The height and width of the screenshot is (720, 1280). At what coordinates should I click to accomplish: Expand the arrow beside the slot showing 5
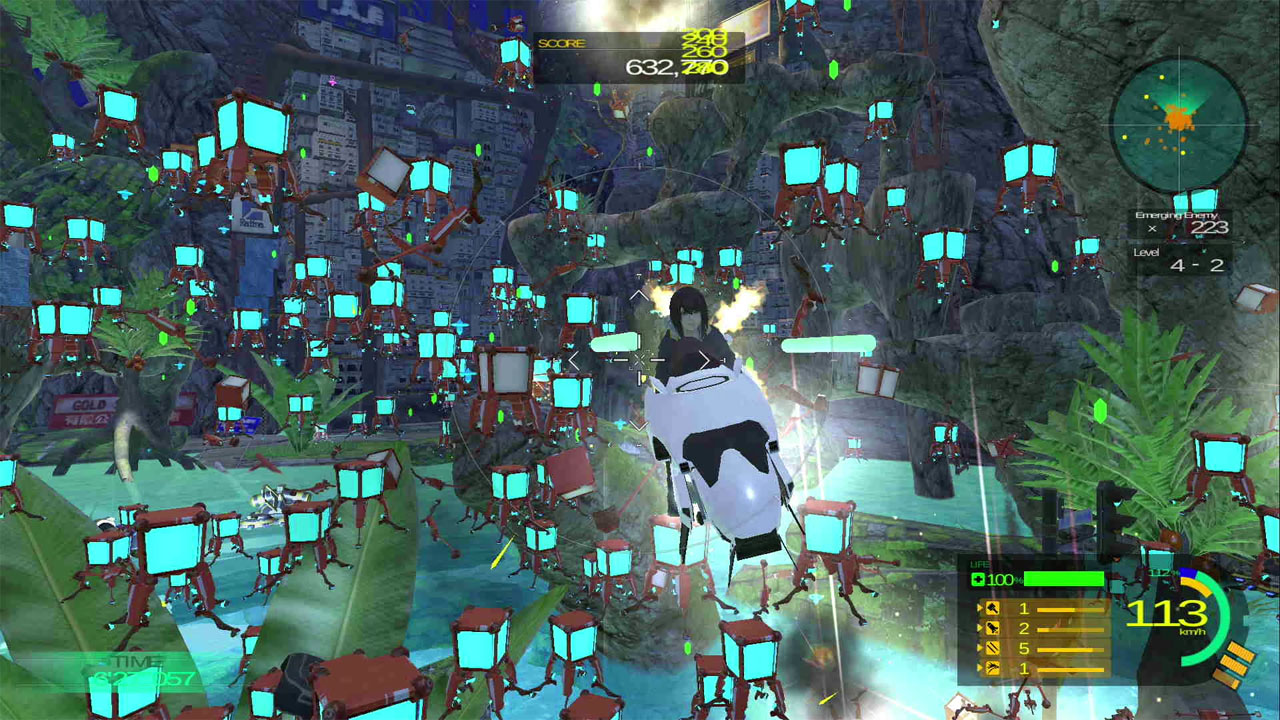click(x=980, y=648)
